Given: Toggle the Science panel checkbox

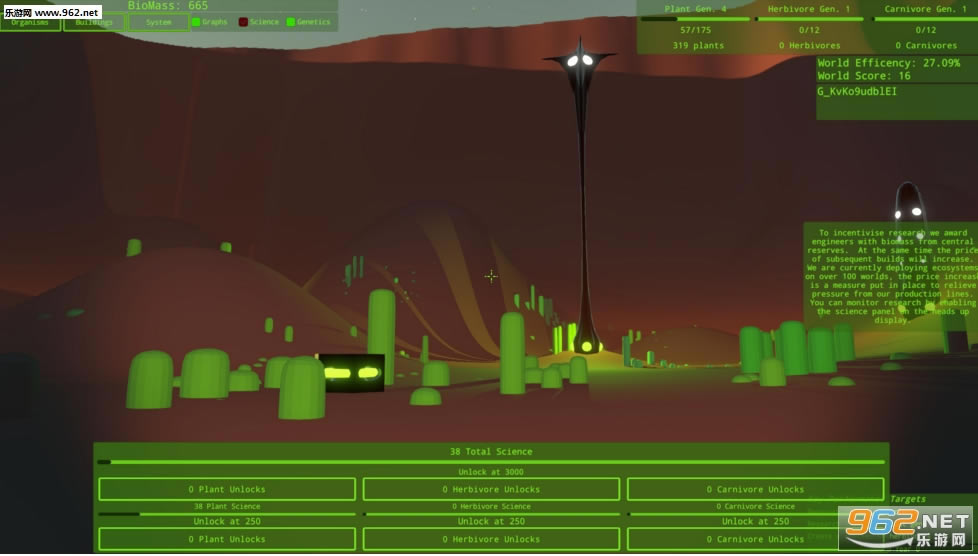Looking at the screenshot, I should (x=243, y=22).
